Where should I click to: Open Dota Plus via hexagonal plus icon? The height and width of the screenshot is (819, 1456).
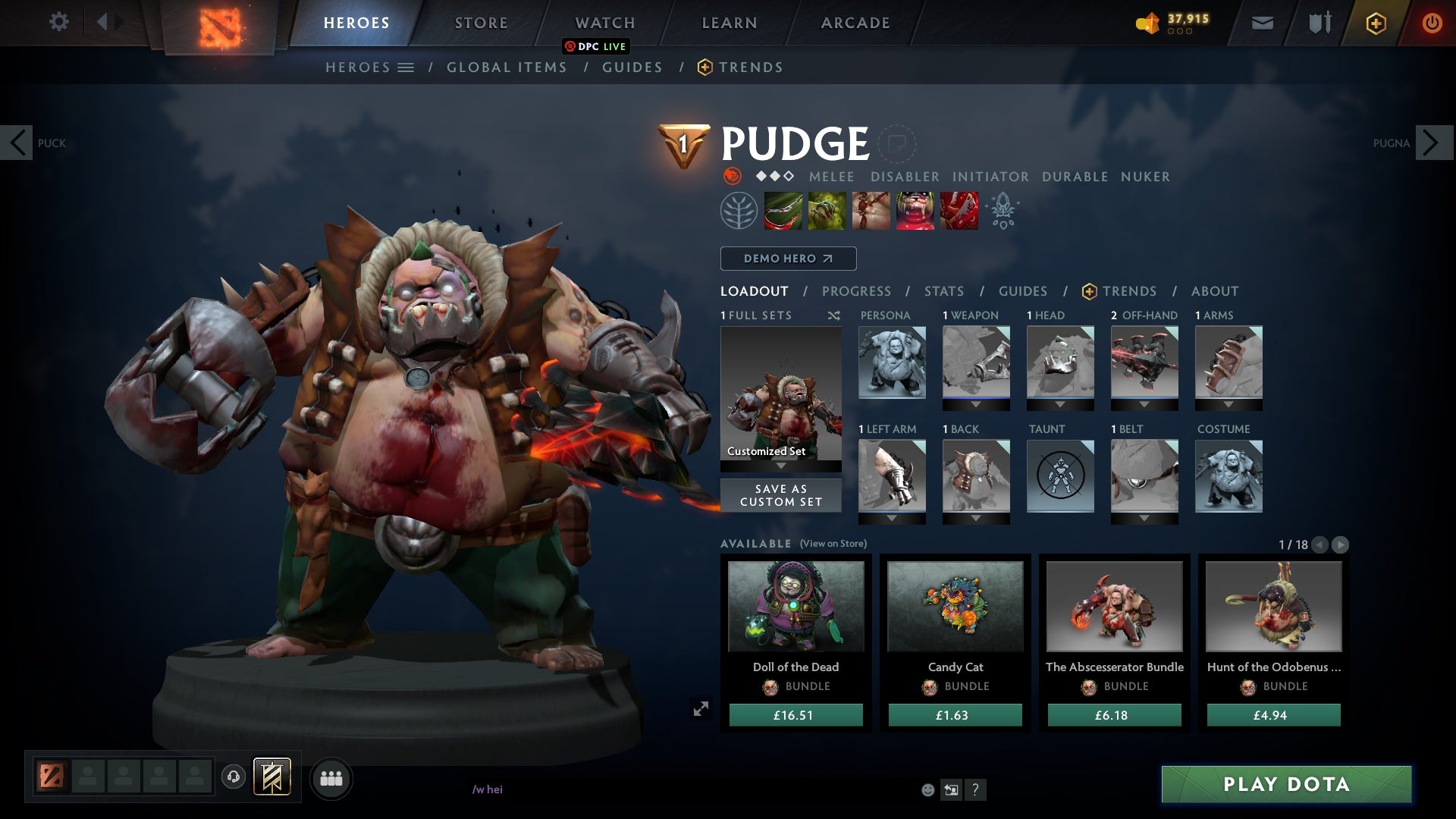coord(1375,23)
